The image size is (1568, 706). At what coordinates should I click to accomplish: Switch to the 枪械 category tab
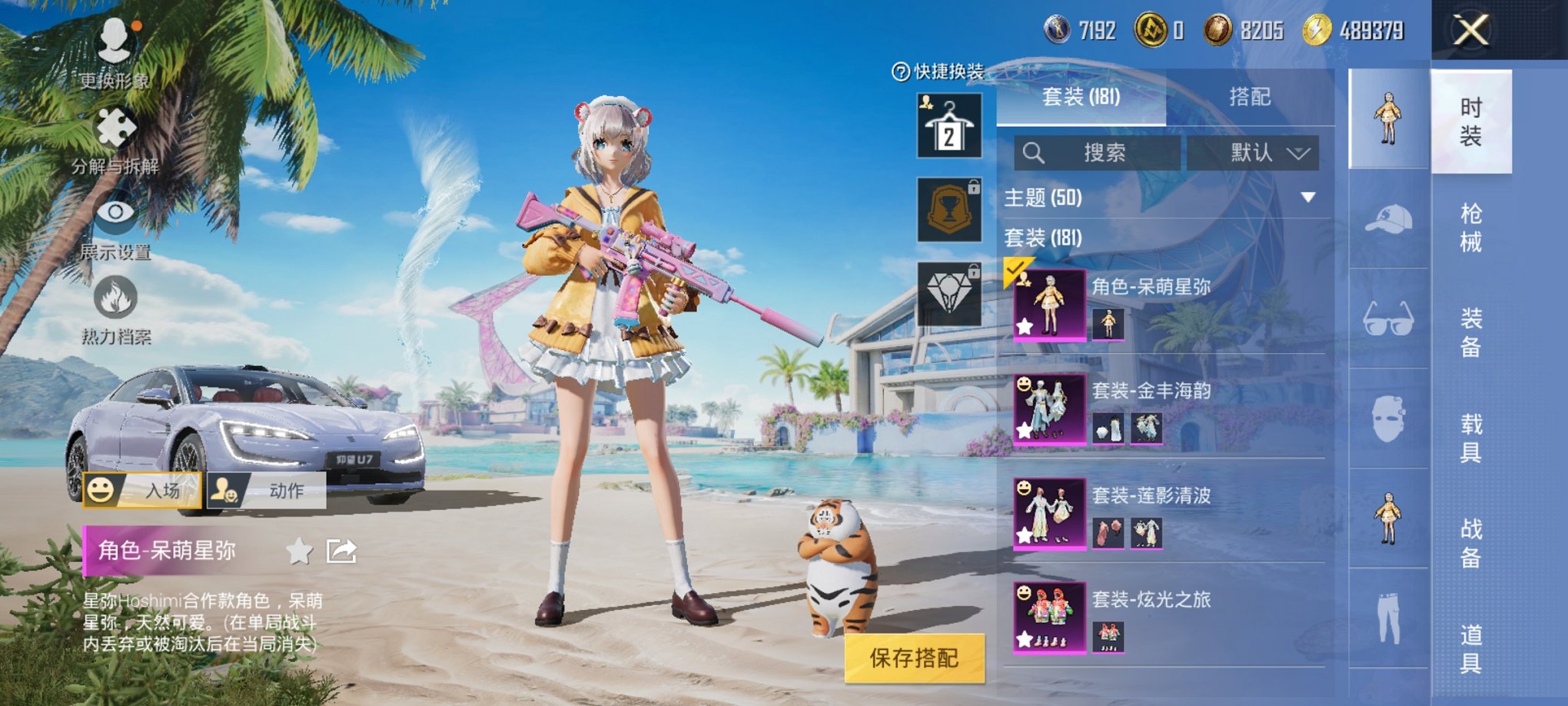pos(1470,231)
